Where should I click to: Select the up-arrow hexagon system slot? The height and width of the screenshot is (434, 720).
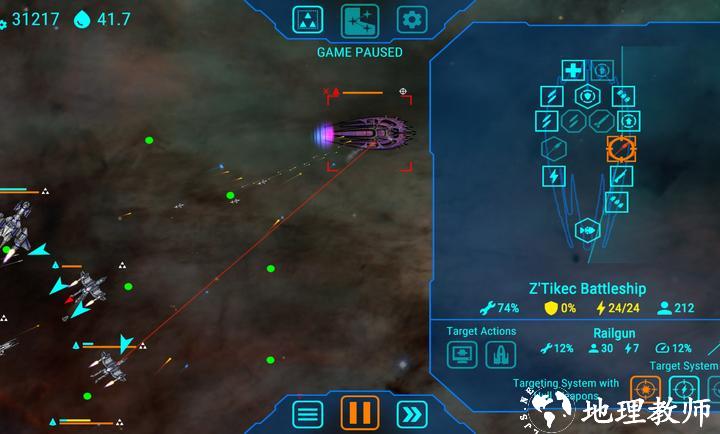630,121
